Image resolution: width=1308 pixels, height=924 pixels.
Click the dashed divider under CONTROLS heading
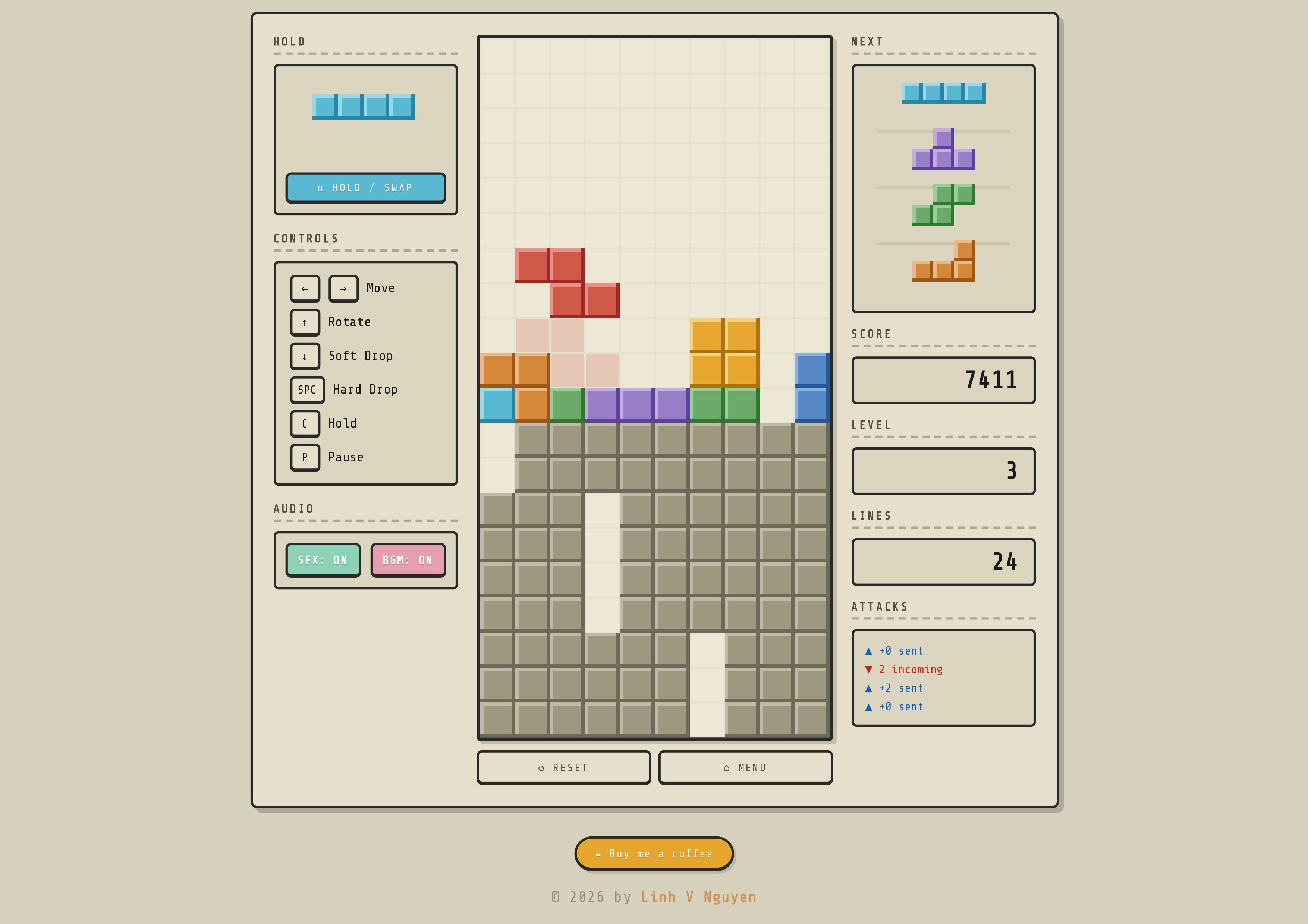coord(365,250)
